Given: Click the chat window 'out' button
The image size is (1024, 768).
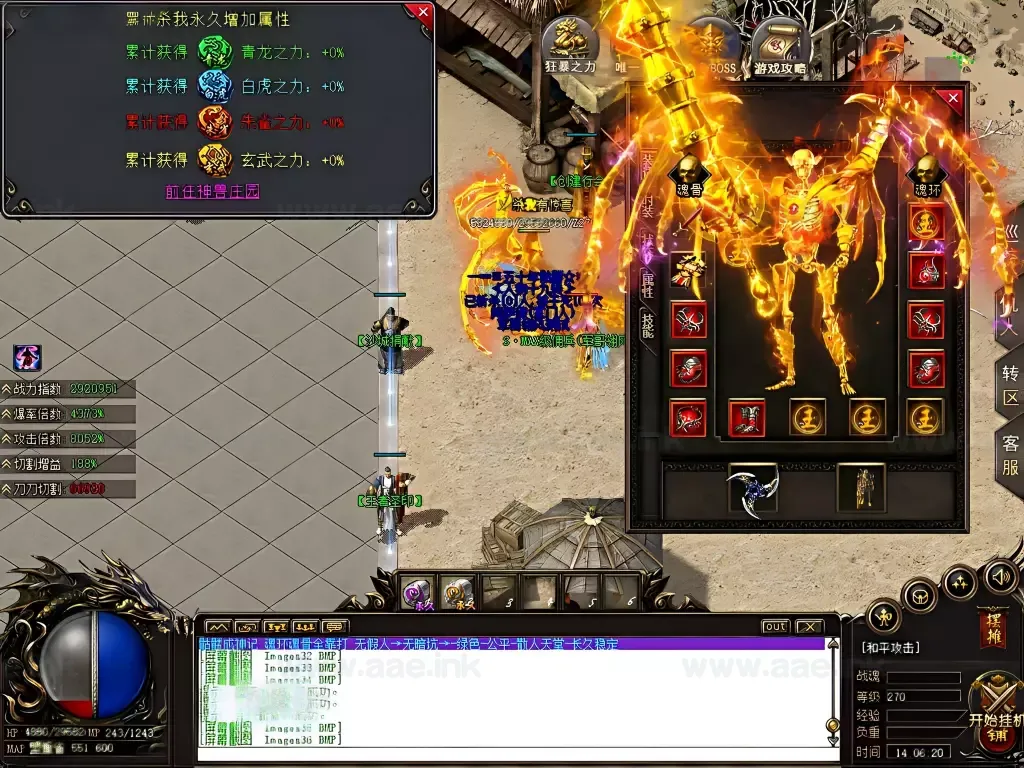Looking at the screenshot, I should click(775, 627).
